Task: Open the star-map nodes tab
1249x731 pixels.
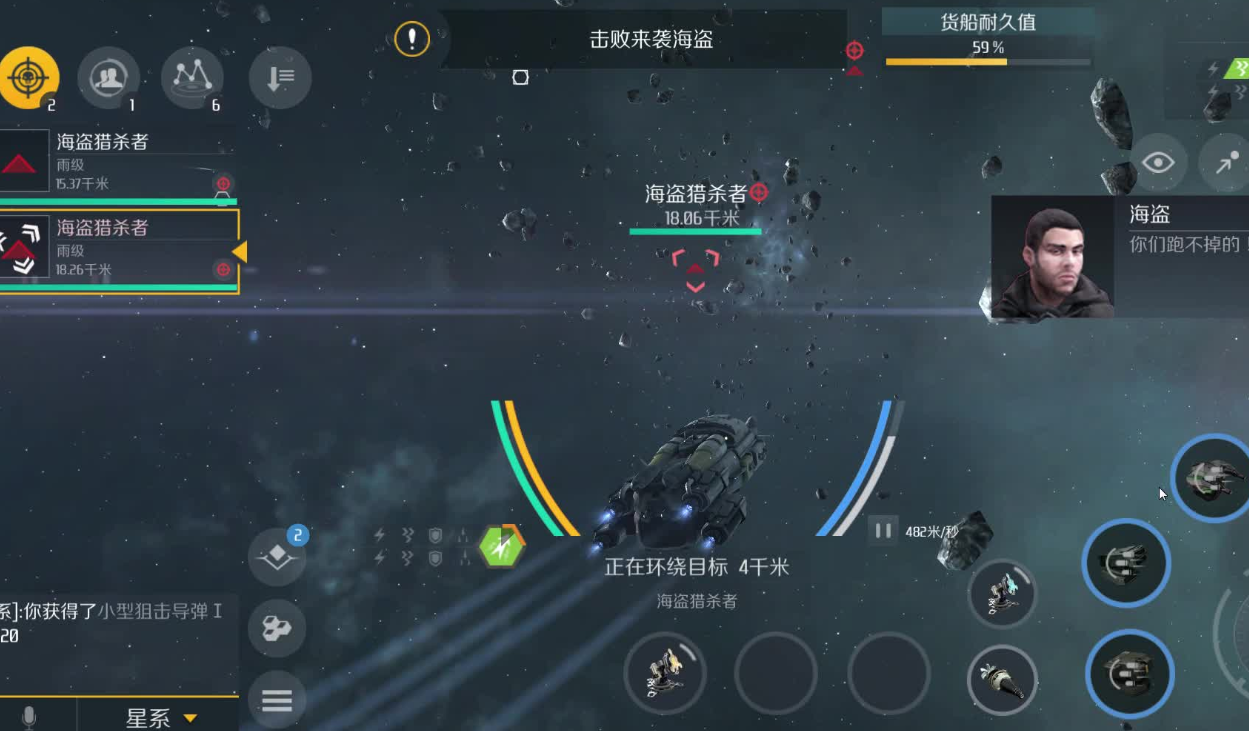Action: (192, 77)
